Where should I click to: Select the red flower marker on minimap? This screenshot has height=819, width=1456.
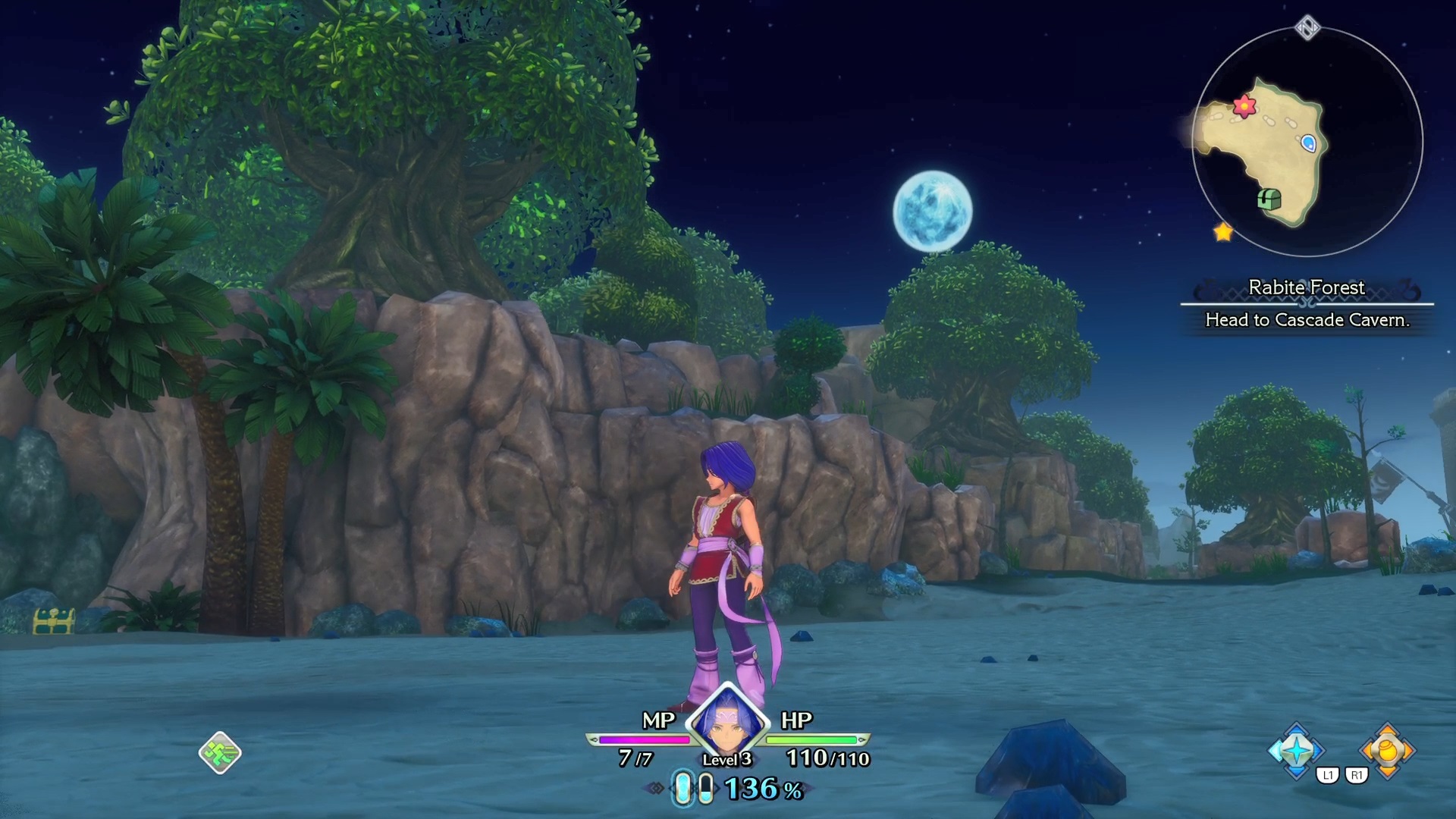[x=1244, y=106]
